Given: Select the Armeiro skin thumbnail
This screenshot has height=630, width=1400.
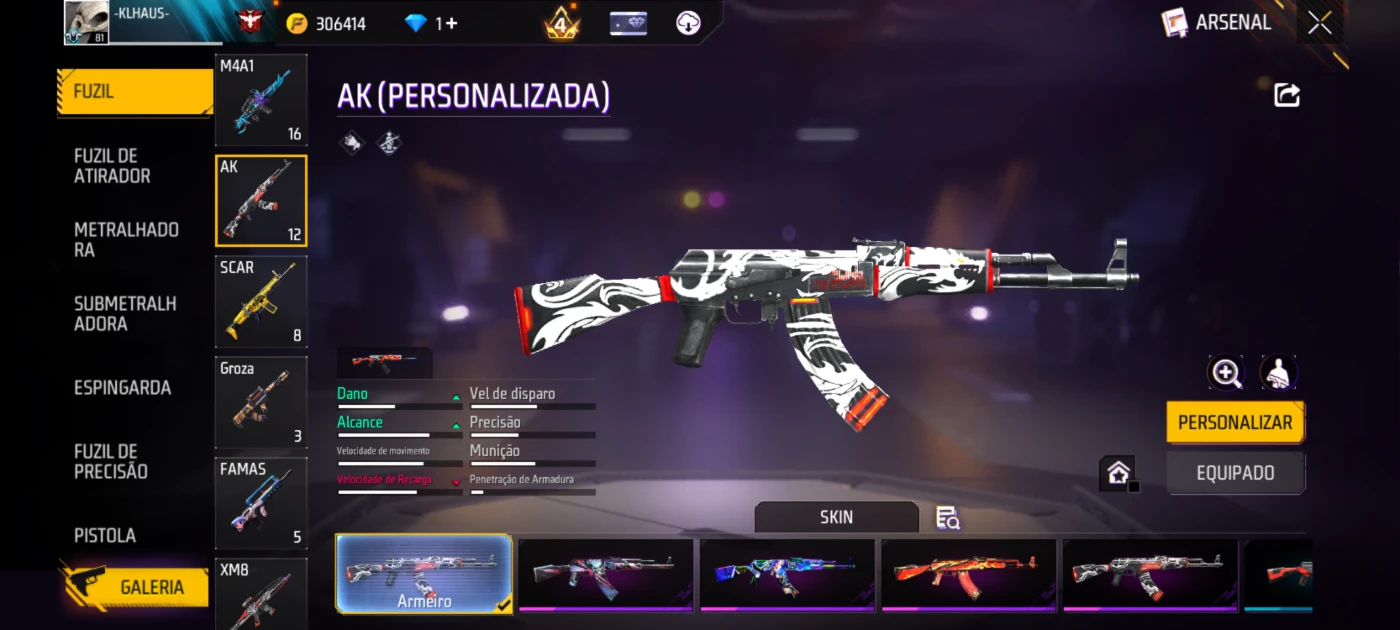Looking at the screenshot, I should coord(424,574).
